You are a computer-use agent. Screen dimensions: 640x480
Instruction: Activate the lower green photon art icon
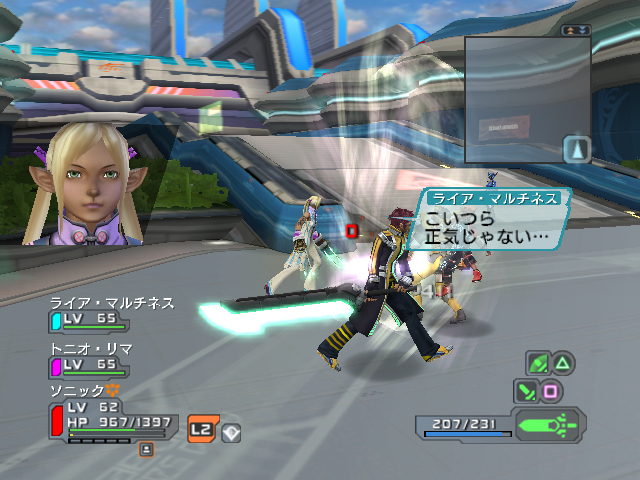pyautogui.click(x=526, y=390)
